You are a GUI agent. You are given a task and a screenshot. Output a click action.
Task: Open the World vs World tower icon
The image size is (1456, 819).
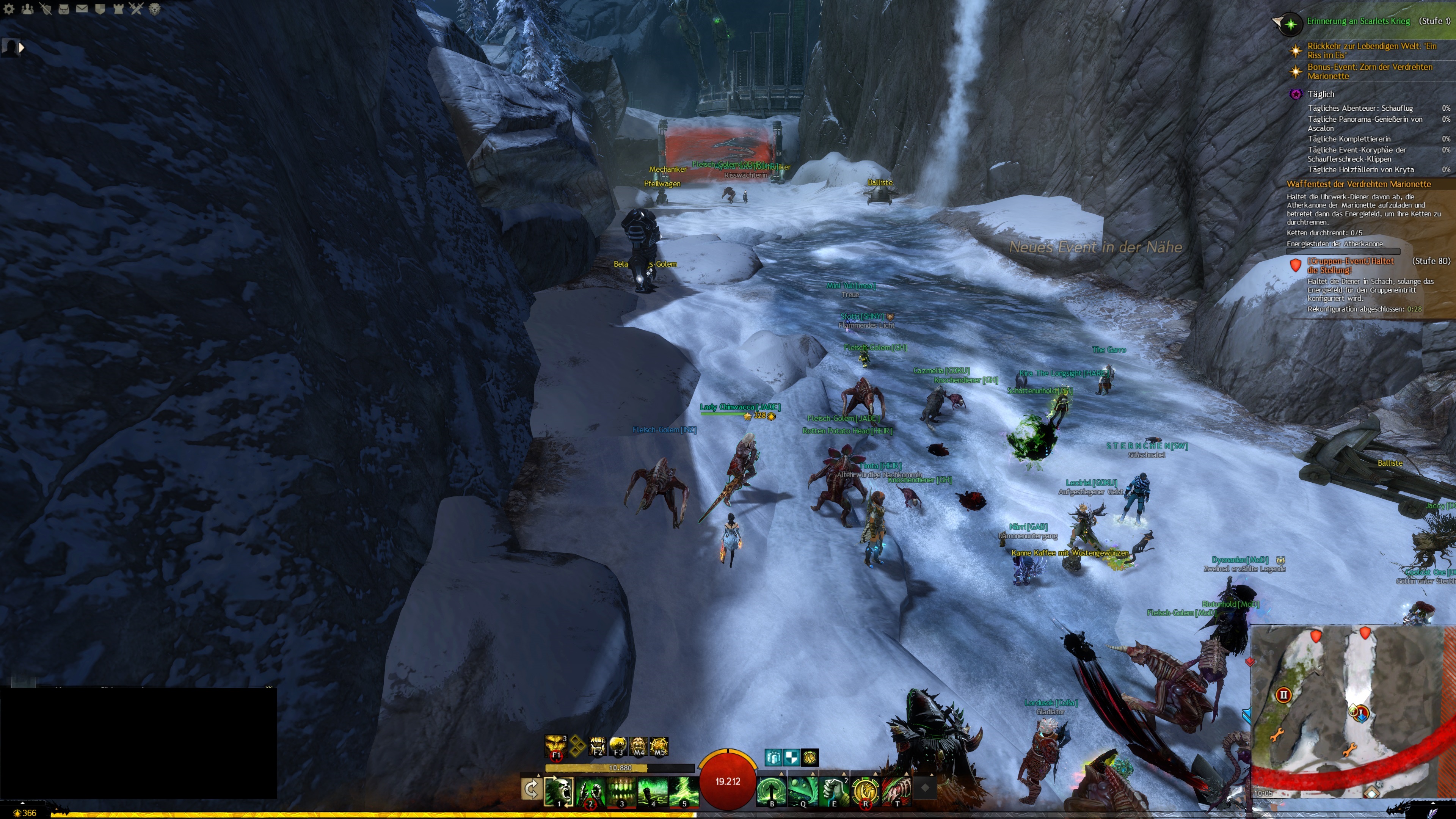(118, 8)
